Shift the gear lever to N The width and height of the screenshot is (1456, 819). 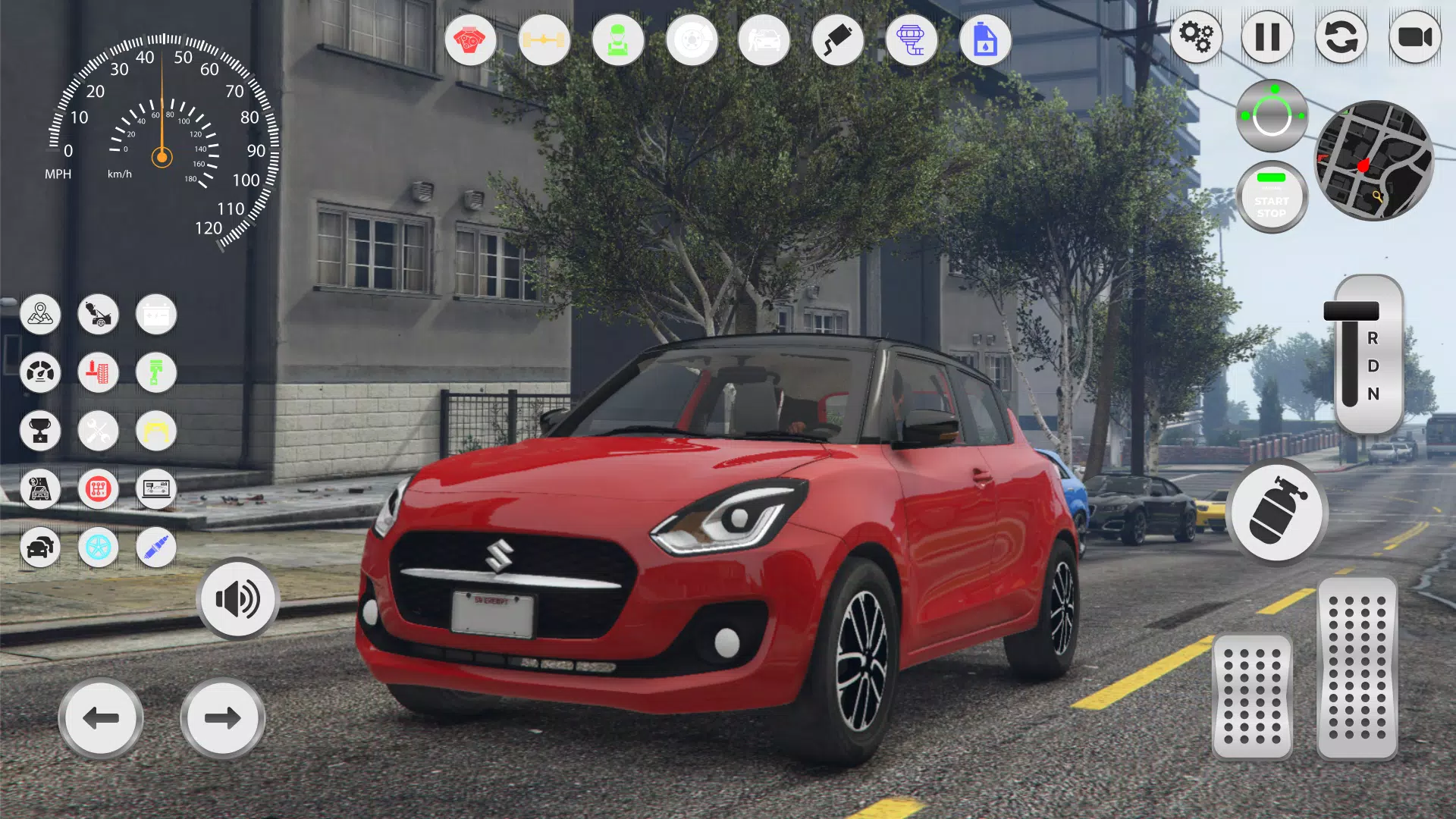click(1373, 394)
